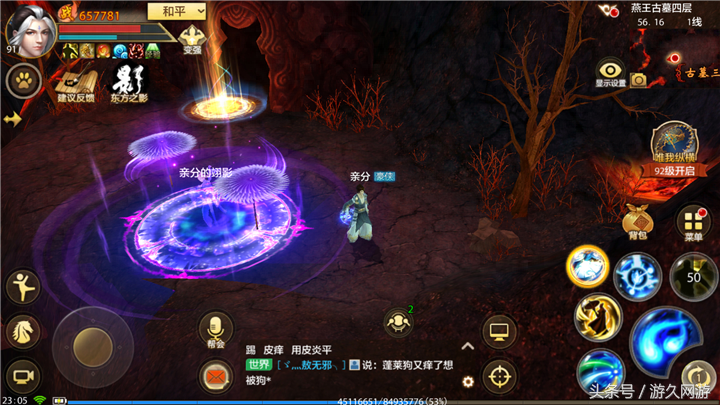This screenshot has width=720, height=405.
Task: Open the 变强 power-up icon
Action: [x=191, y=39]
